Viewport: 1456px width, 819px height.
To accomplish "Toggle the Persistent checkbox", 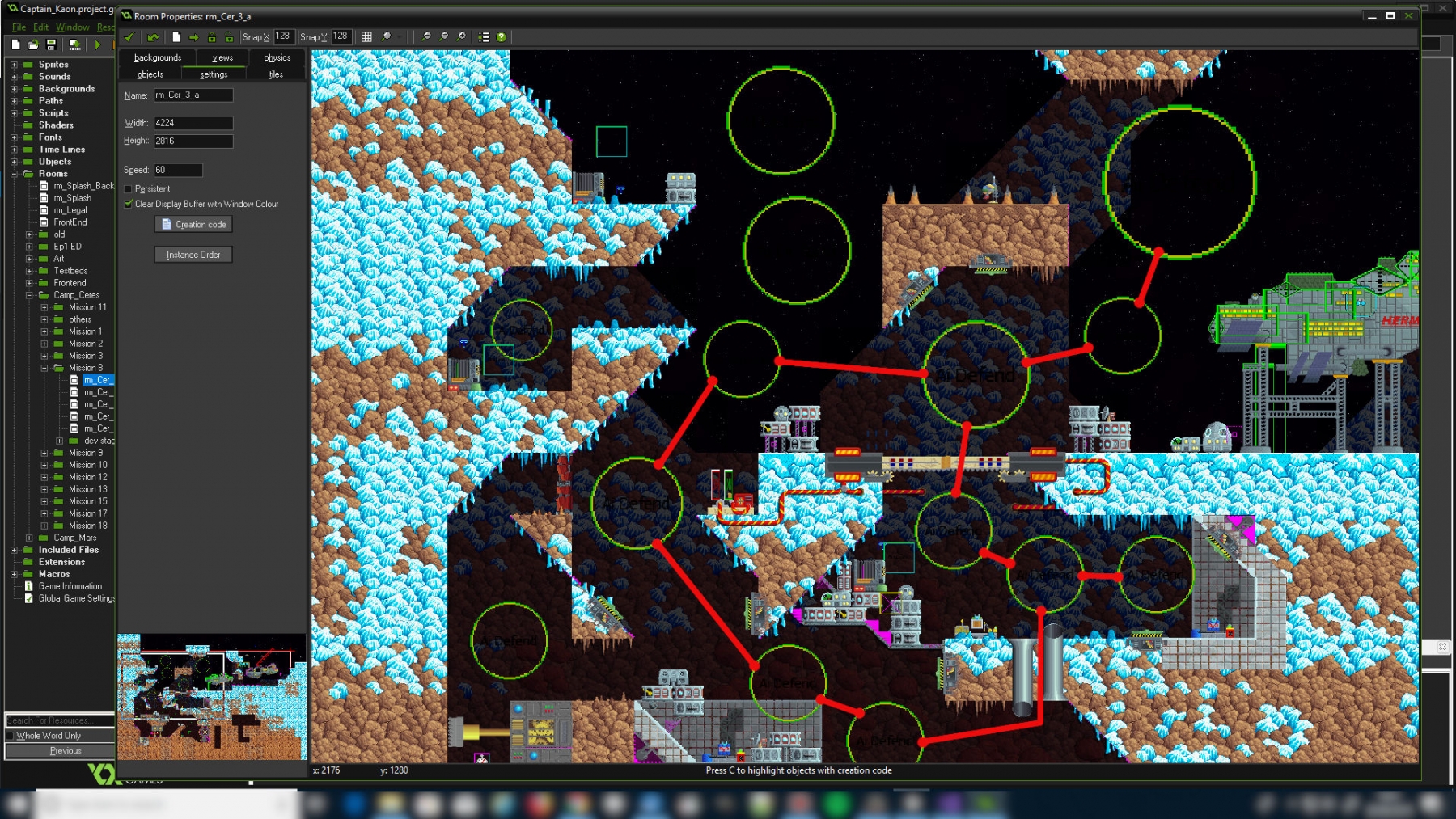I will click(x=129, y=189).
